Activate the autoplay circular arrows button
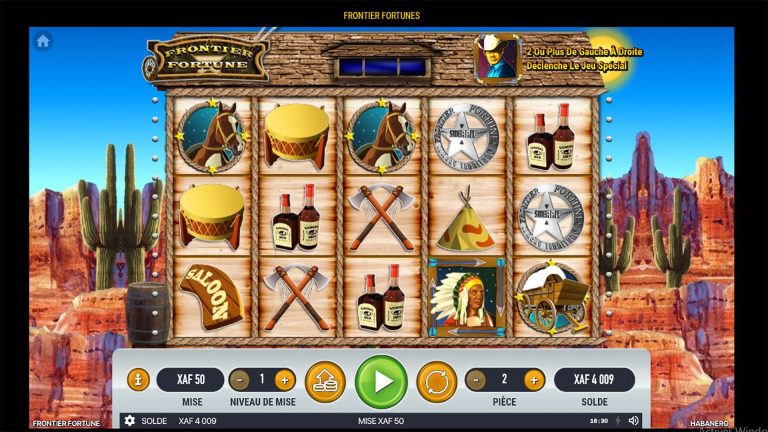Viewport: 768px width, 432px height. (437, 381)
